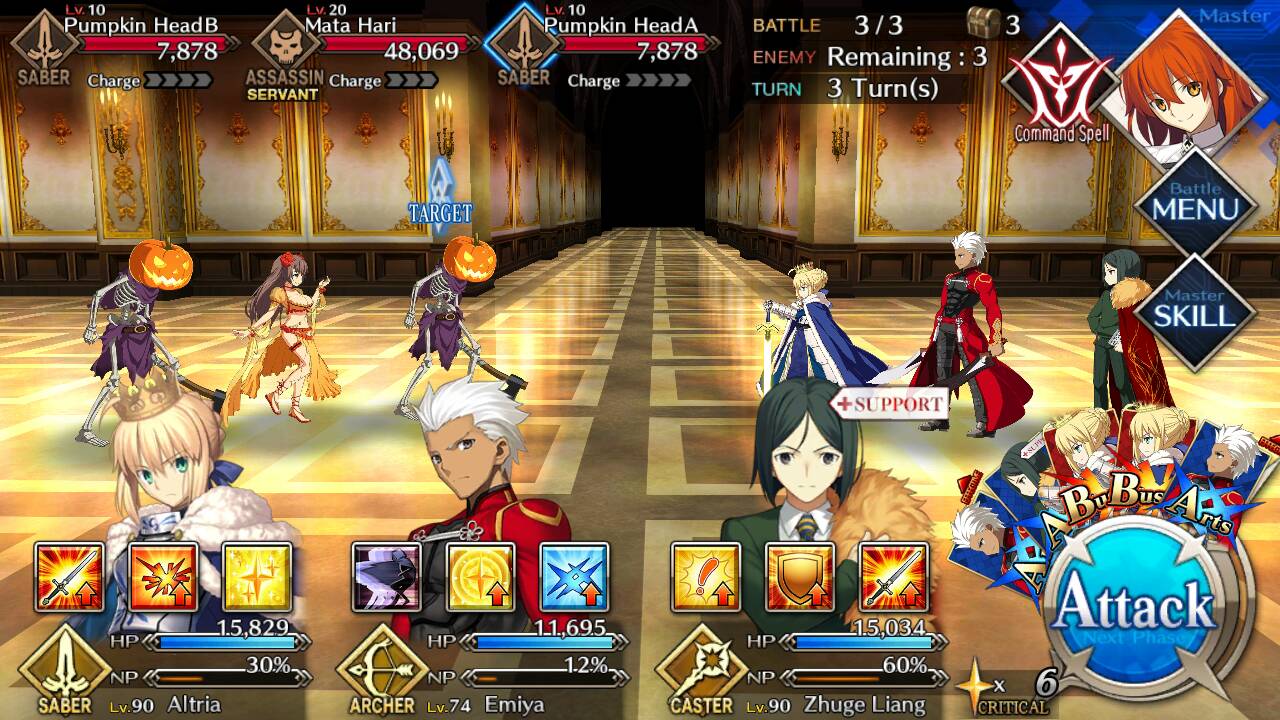Activate Altria's sword attack-up skill
The image size is (1280, 720).
[69, 577]
